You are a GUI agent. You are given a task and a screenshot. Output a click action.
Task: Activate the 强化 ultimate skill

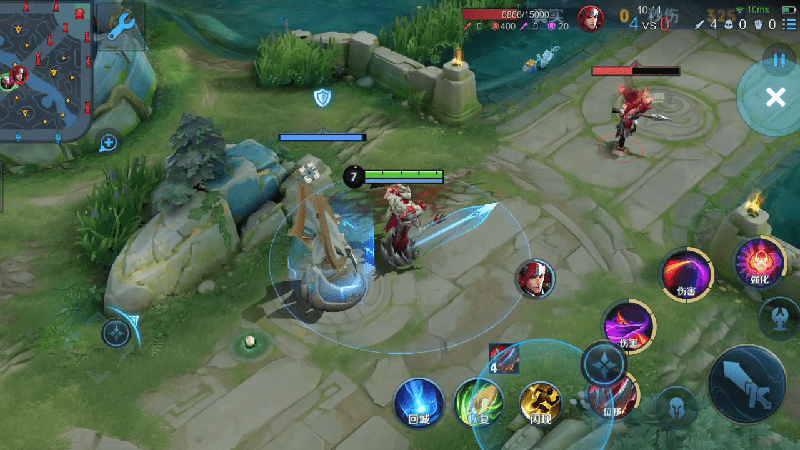pyautogui.click(x=759, y=263)
